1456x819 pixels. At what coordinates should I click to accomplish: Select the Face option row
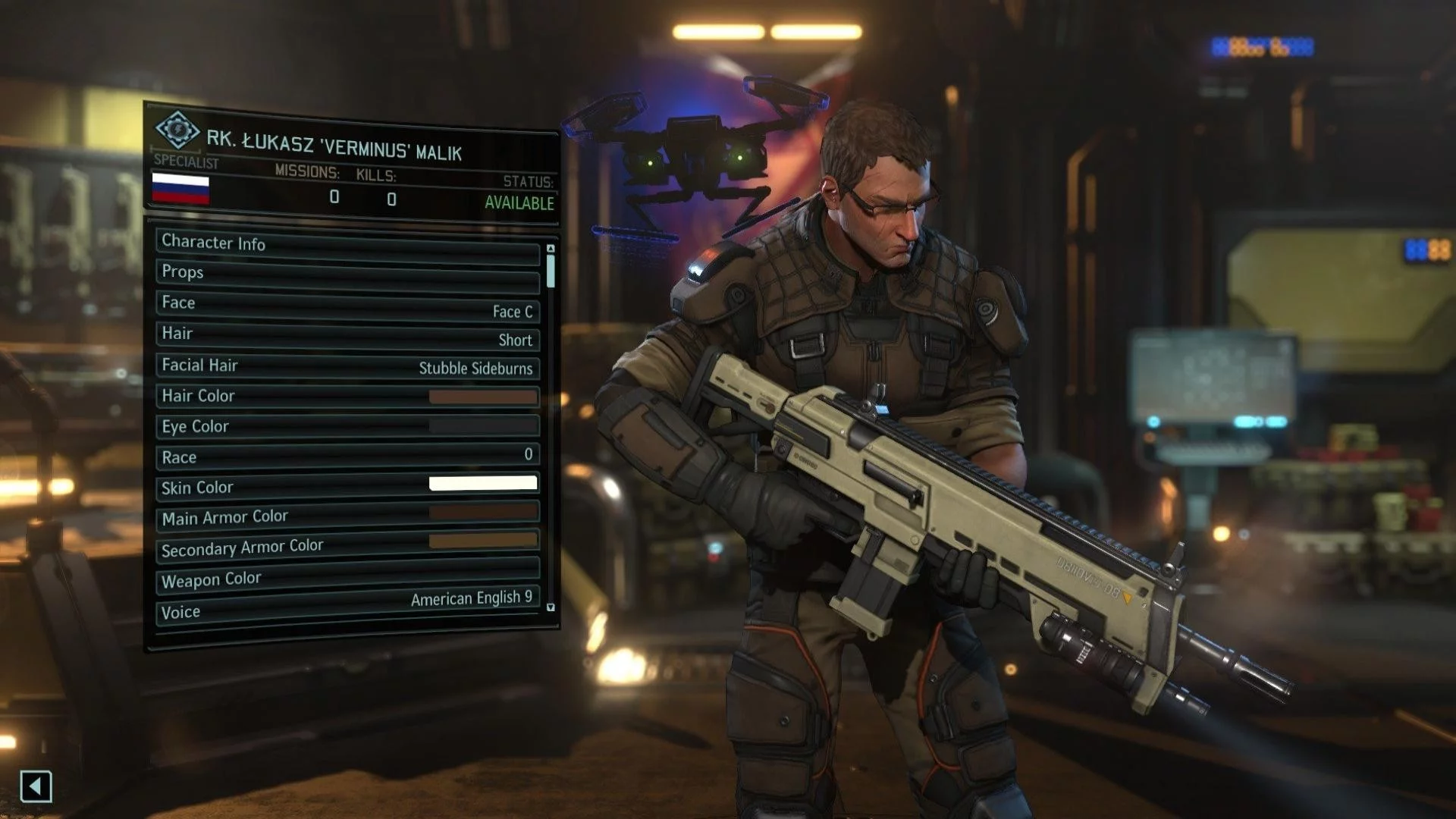coord(347,306)
